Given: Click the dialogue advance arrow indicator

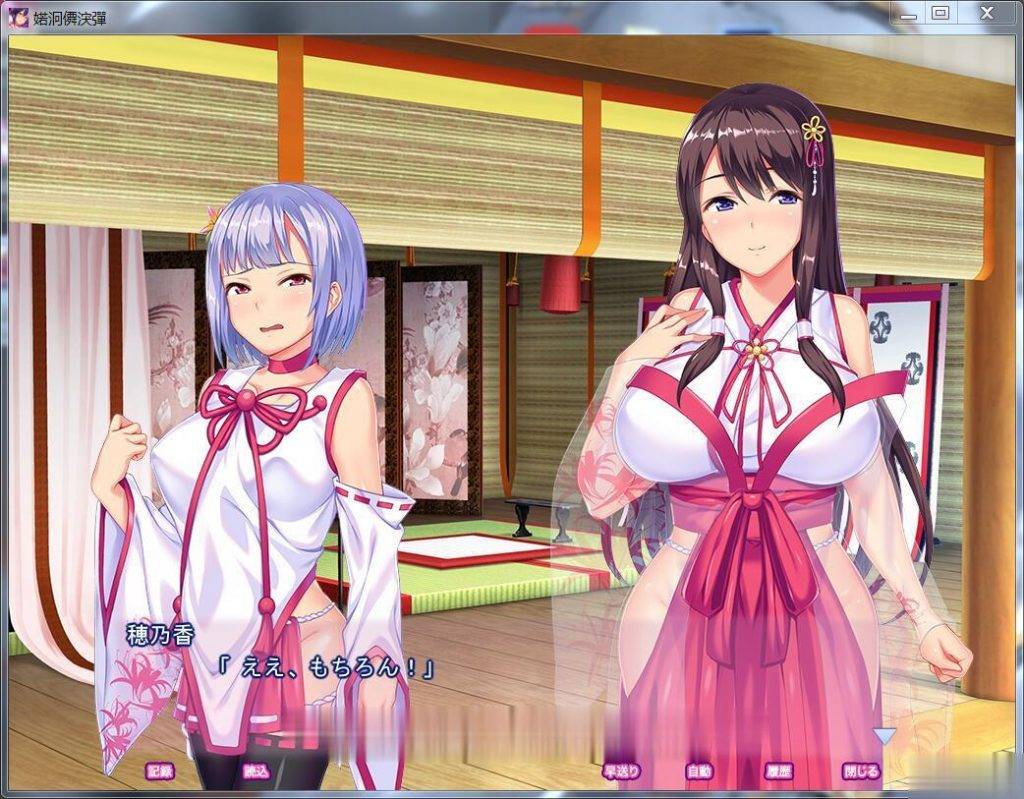Looking at the screenshot, I should click(x=885, y=736).
